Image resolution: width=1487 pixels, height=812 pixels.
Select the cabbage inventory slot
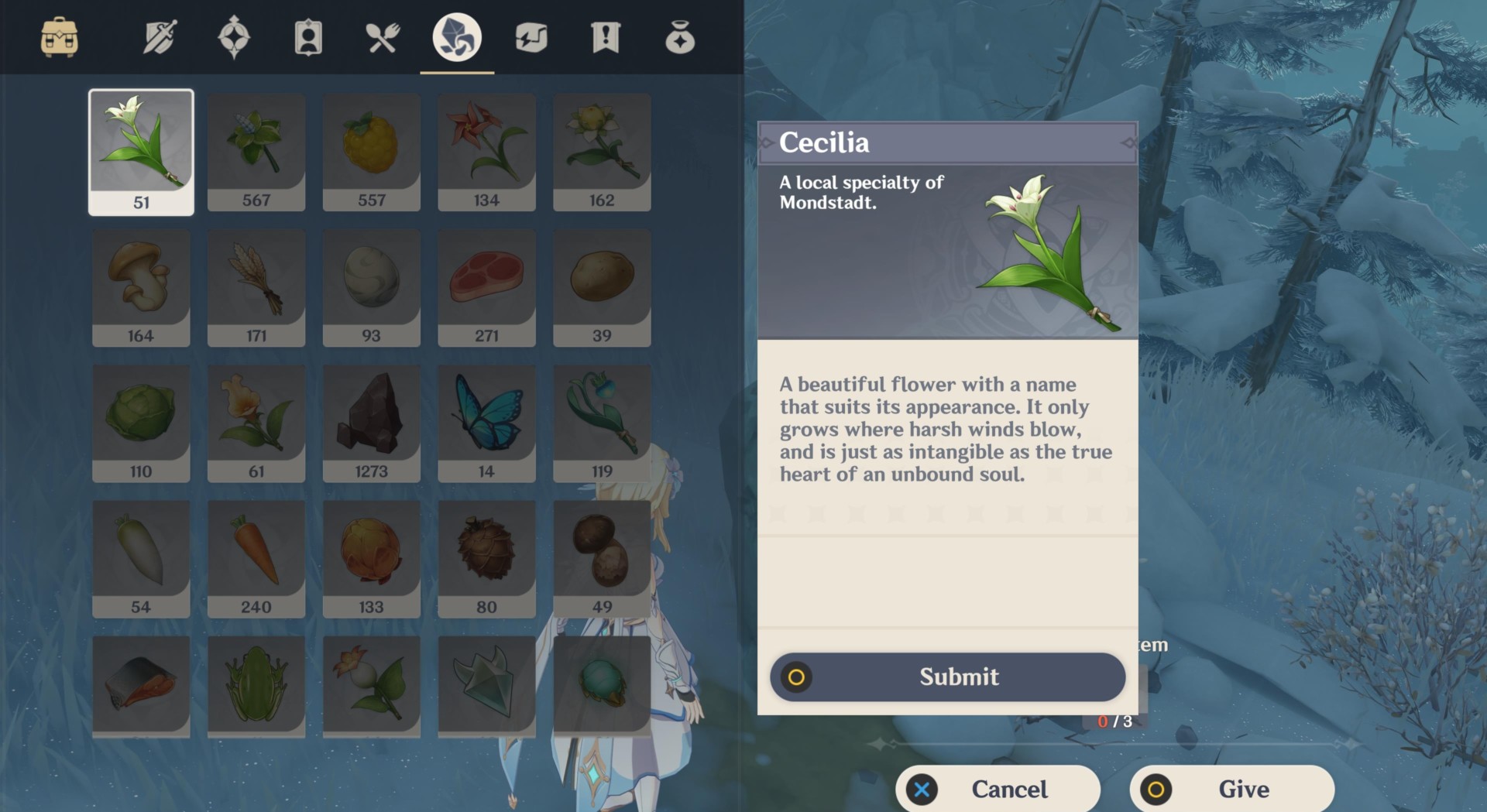coord(141,423)
